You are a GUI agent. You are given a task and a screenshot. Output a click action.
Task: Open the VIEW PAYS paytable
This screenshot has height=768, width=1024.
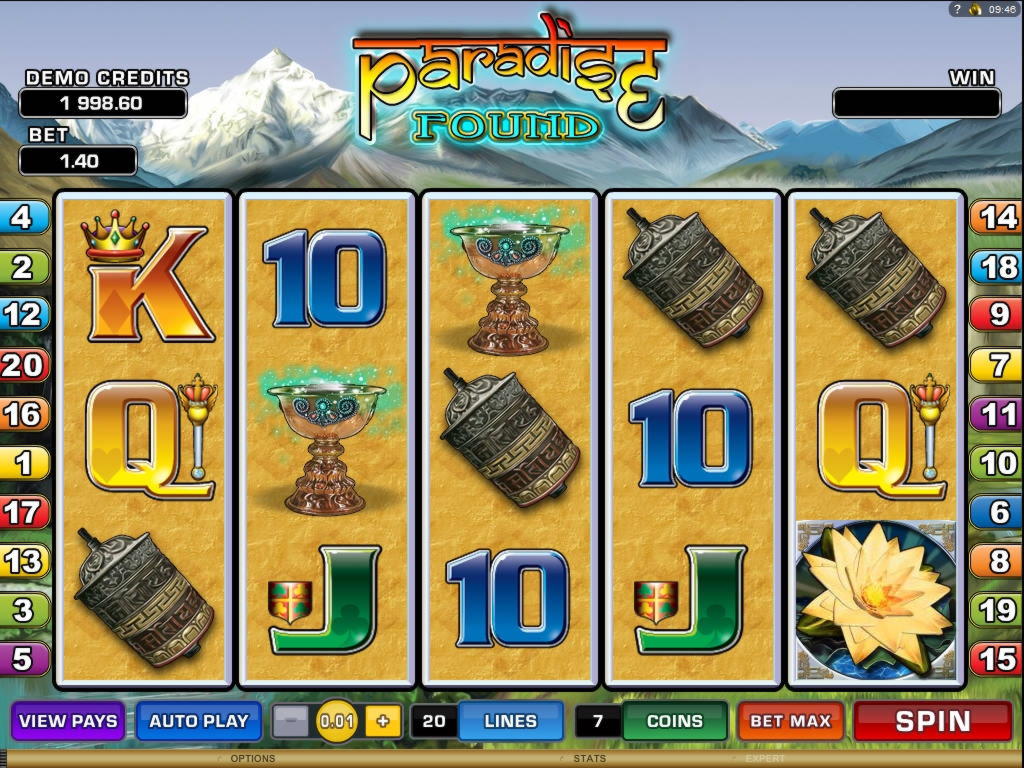68,721
